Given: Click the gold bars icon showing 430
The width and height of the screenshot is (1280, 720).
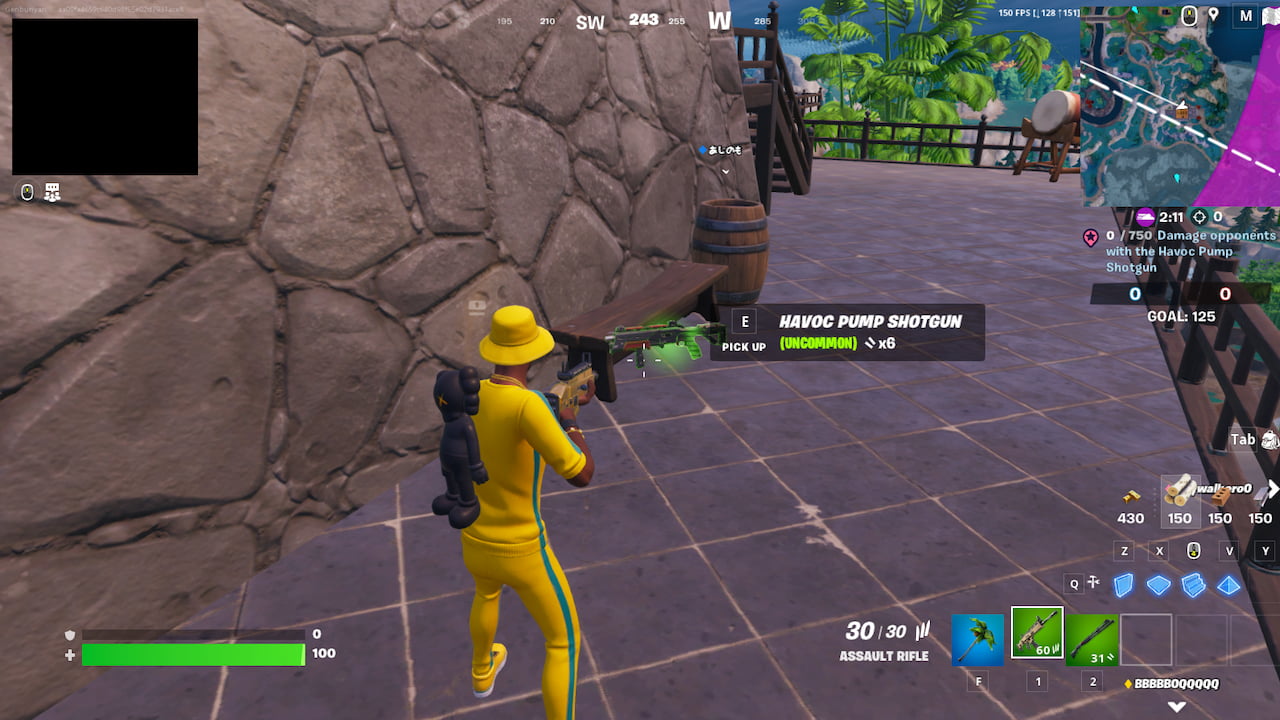Looking at the screenshot, I should [1130, 498].
